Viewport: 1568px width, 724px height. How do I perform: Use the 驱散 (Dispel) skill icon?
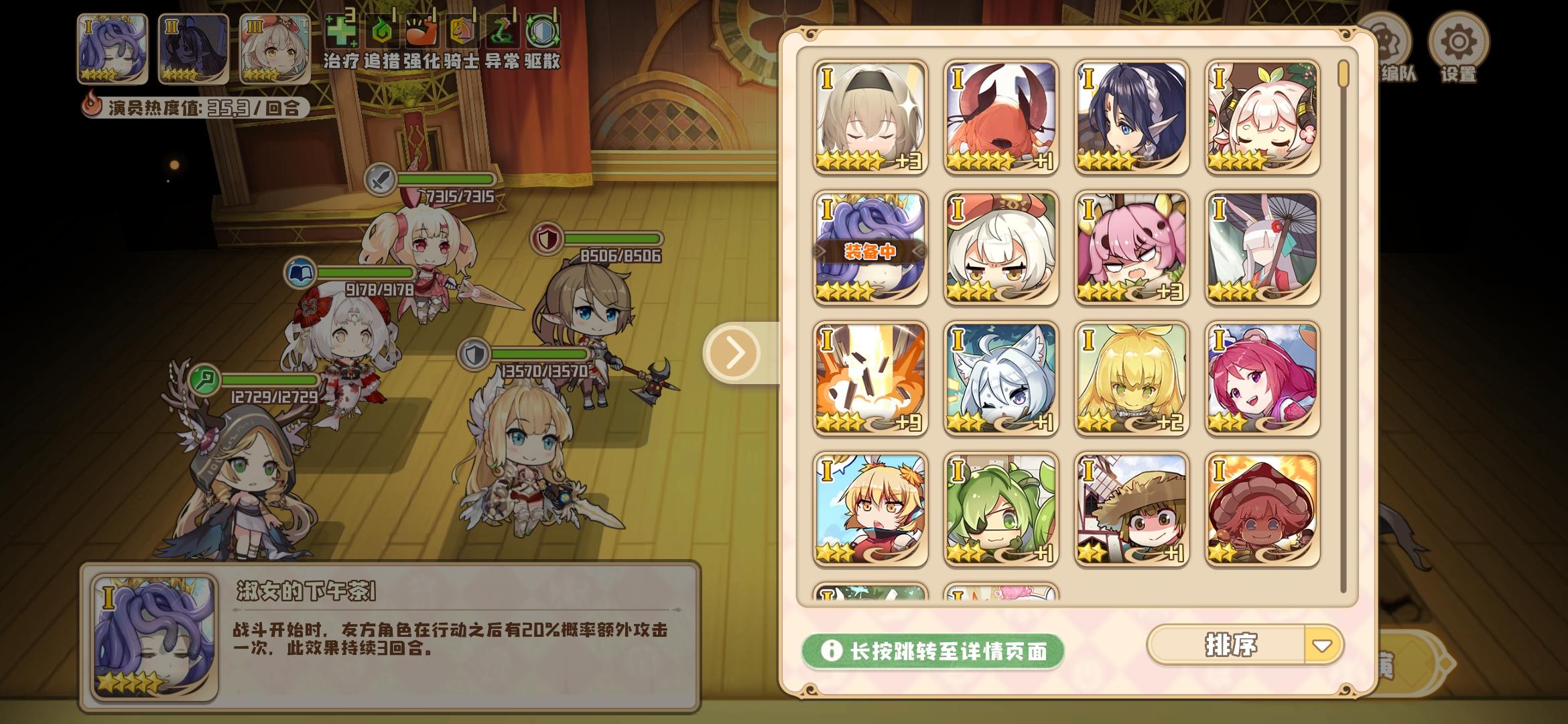point(543,30)
